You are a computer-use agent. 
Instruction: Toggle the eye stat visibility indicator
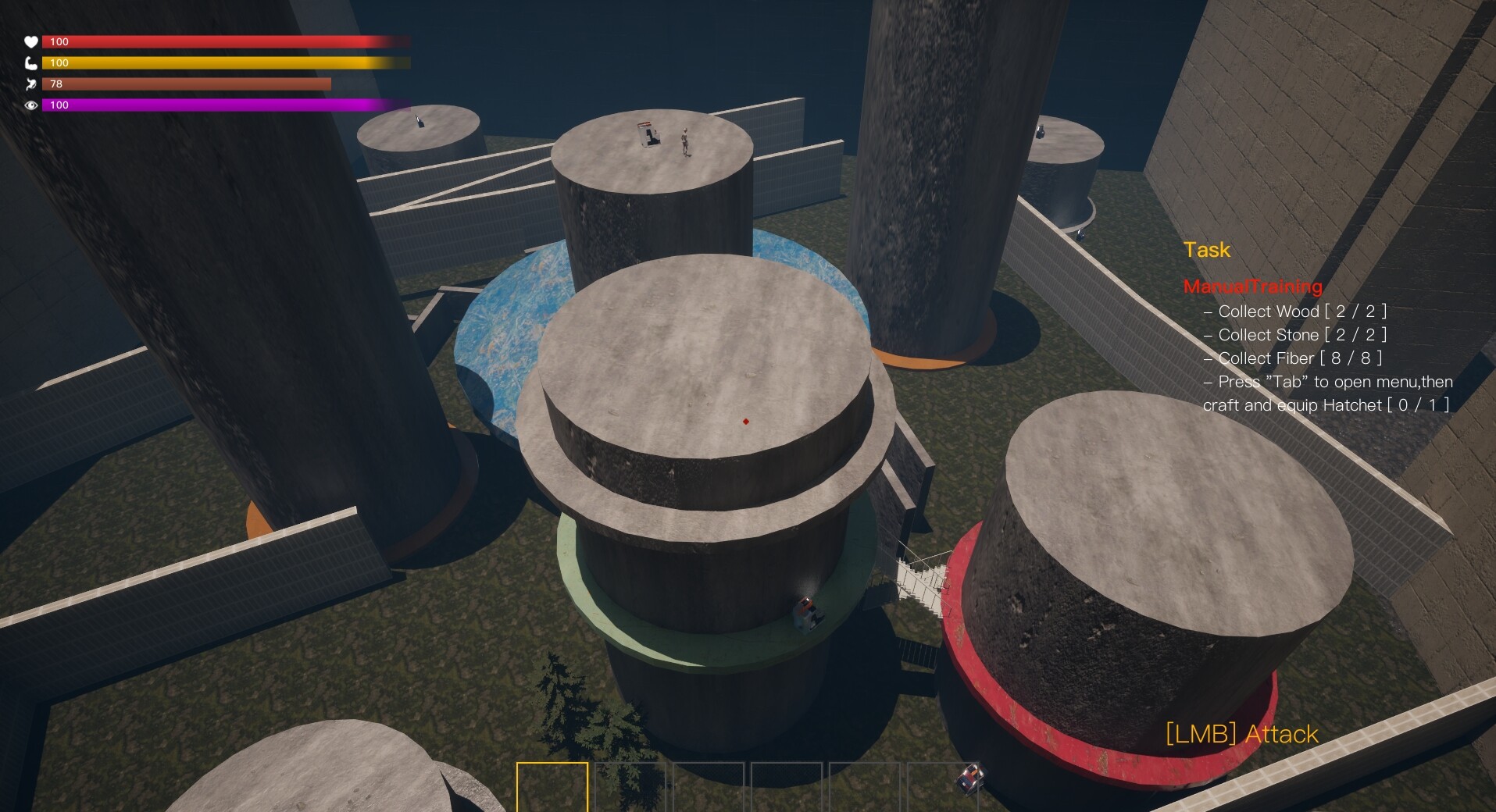[31, 105]
